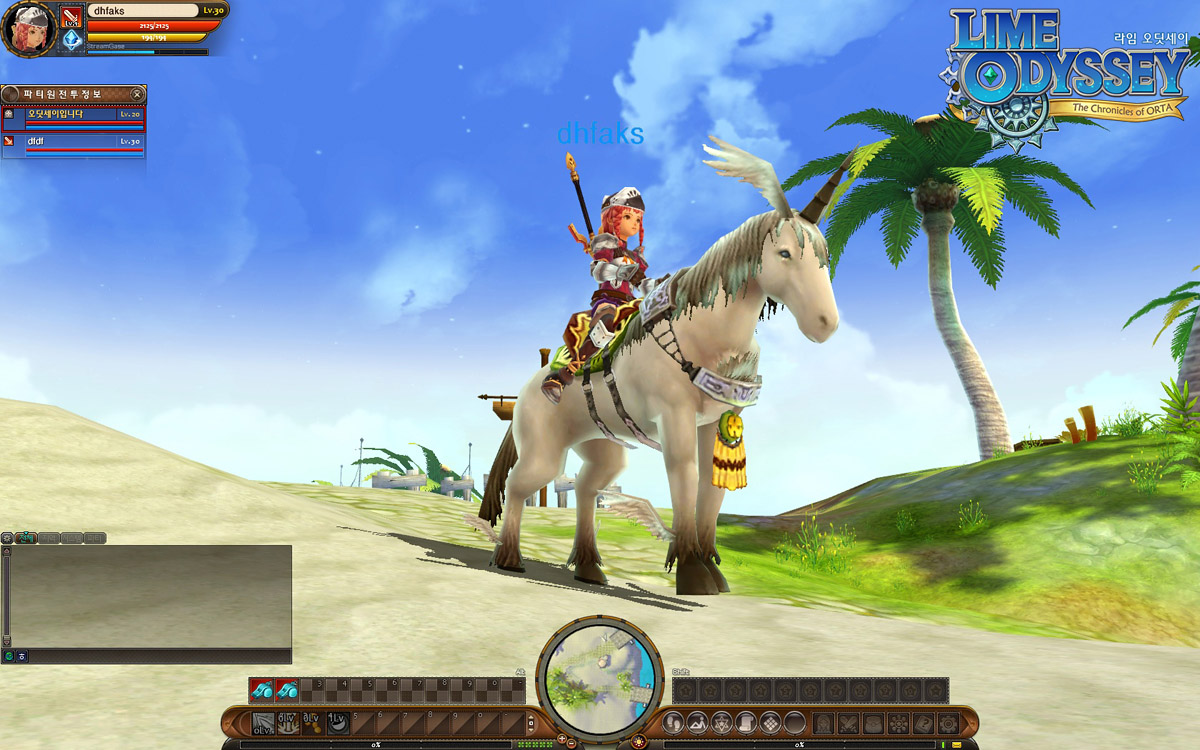Click the footprints round action button
The height and width of the screenshot is (750, 1200).
[x=674, y=722]
